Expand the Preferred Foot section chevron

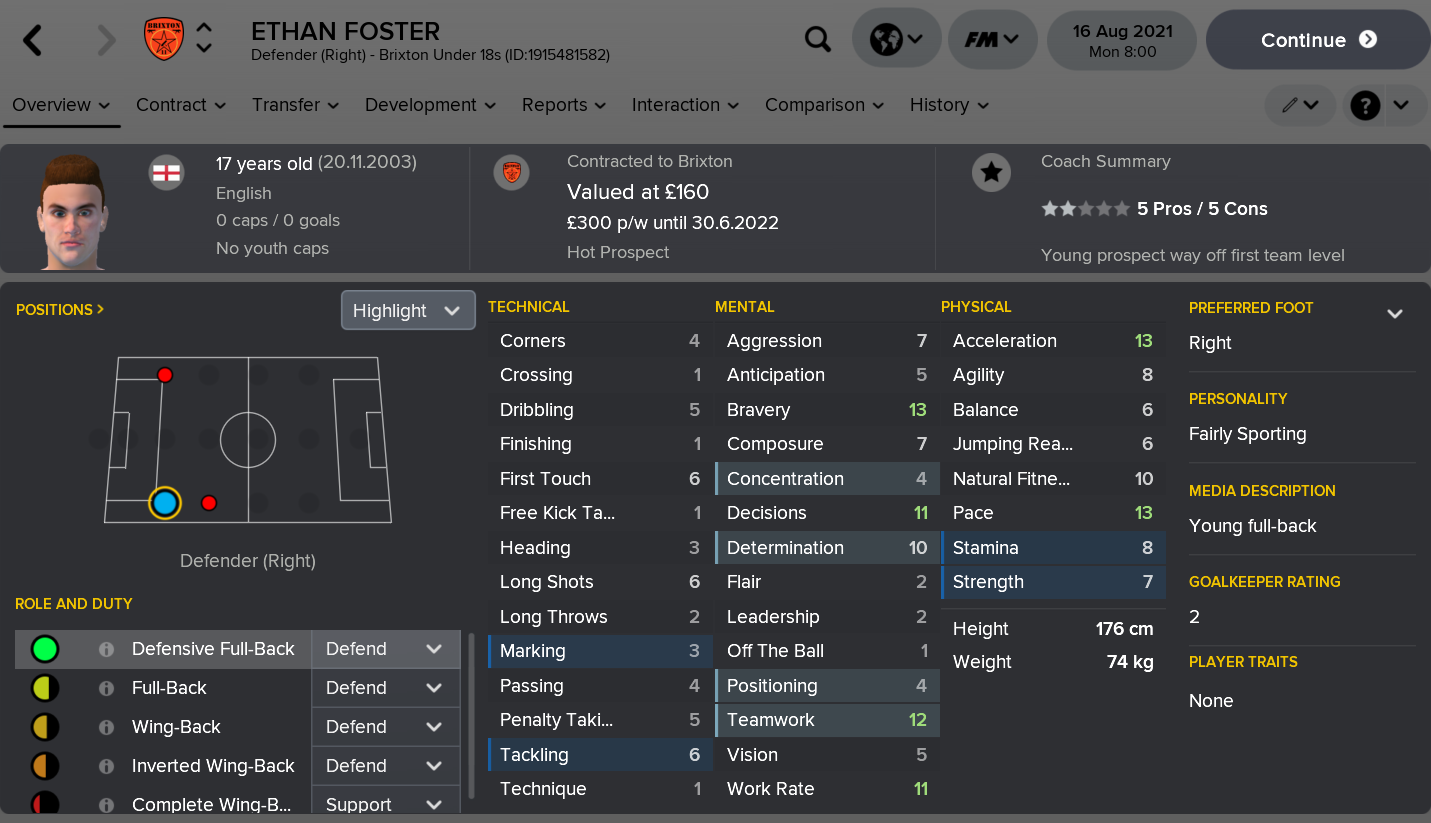tap(1396, 313)
